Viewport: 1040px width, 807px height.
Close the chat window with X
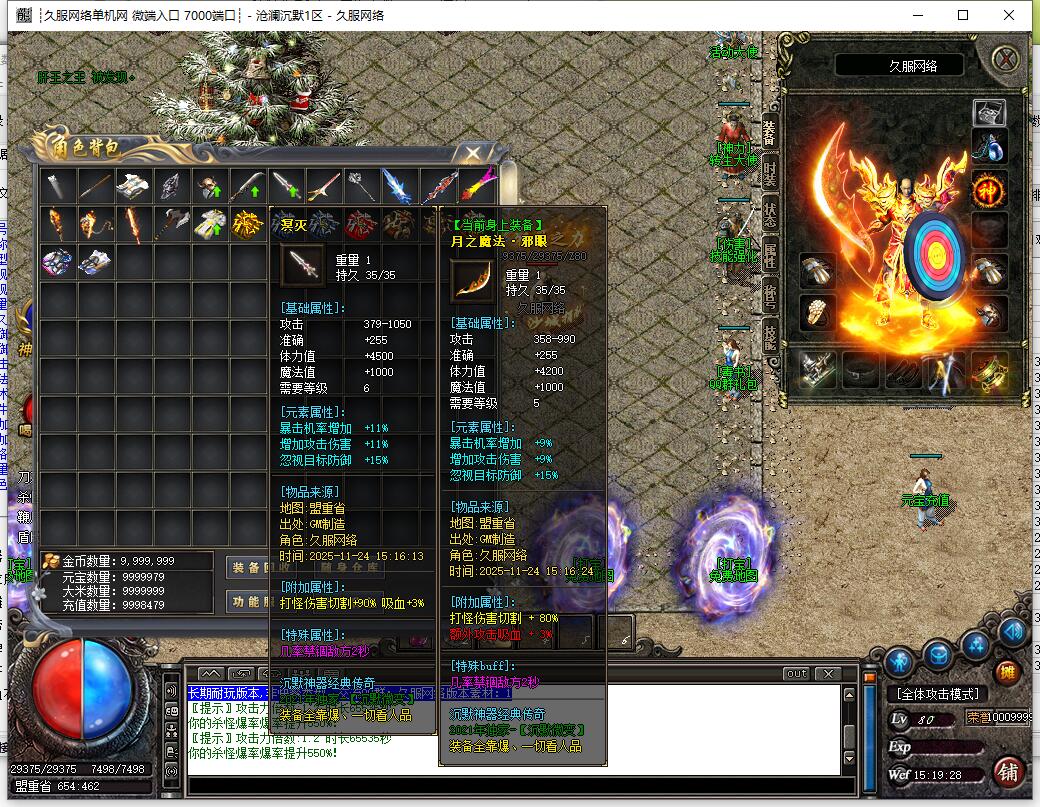[827, 673]
